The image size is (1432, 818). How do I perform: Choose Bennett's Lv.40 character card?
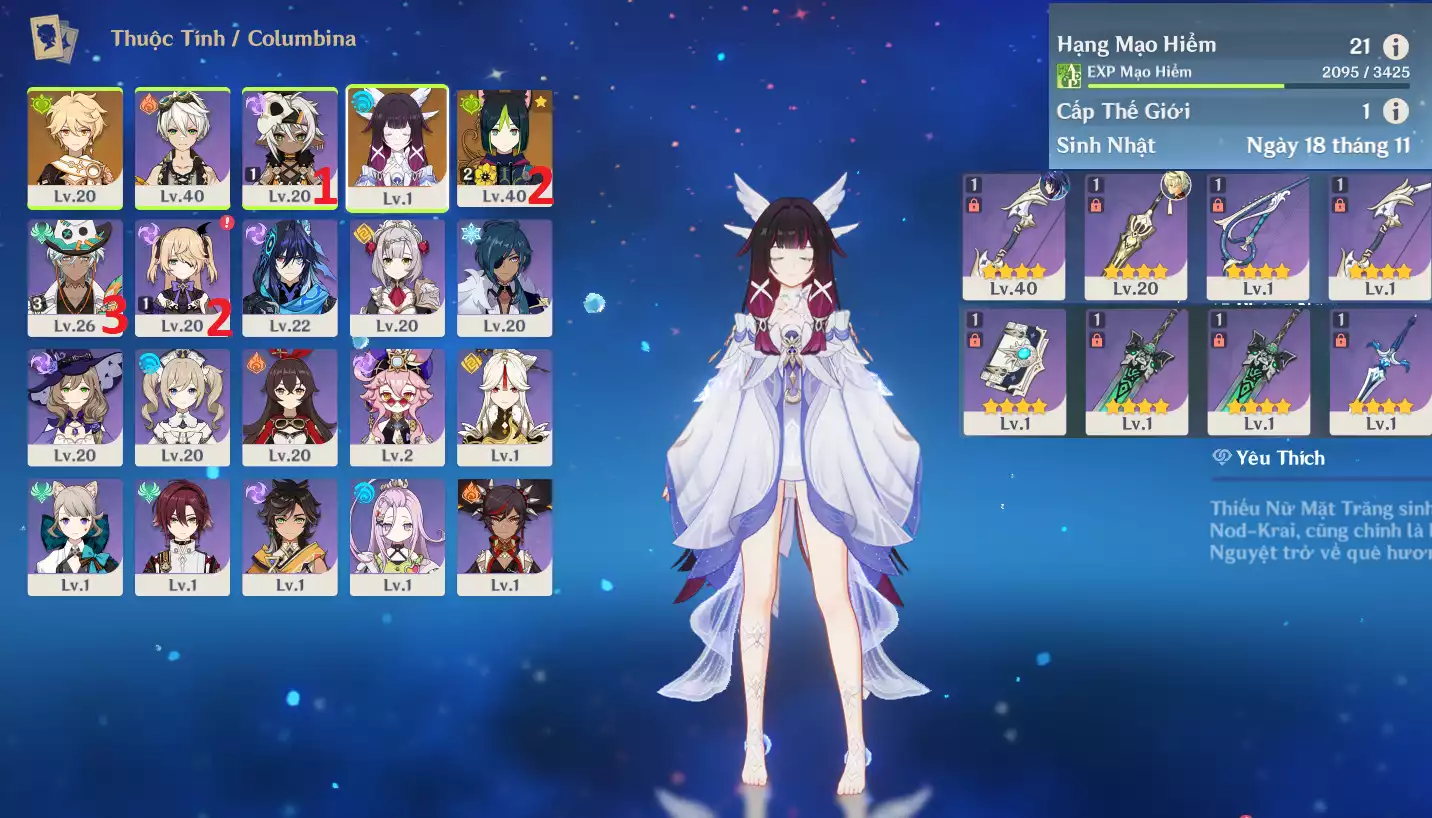pos(182,148)
